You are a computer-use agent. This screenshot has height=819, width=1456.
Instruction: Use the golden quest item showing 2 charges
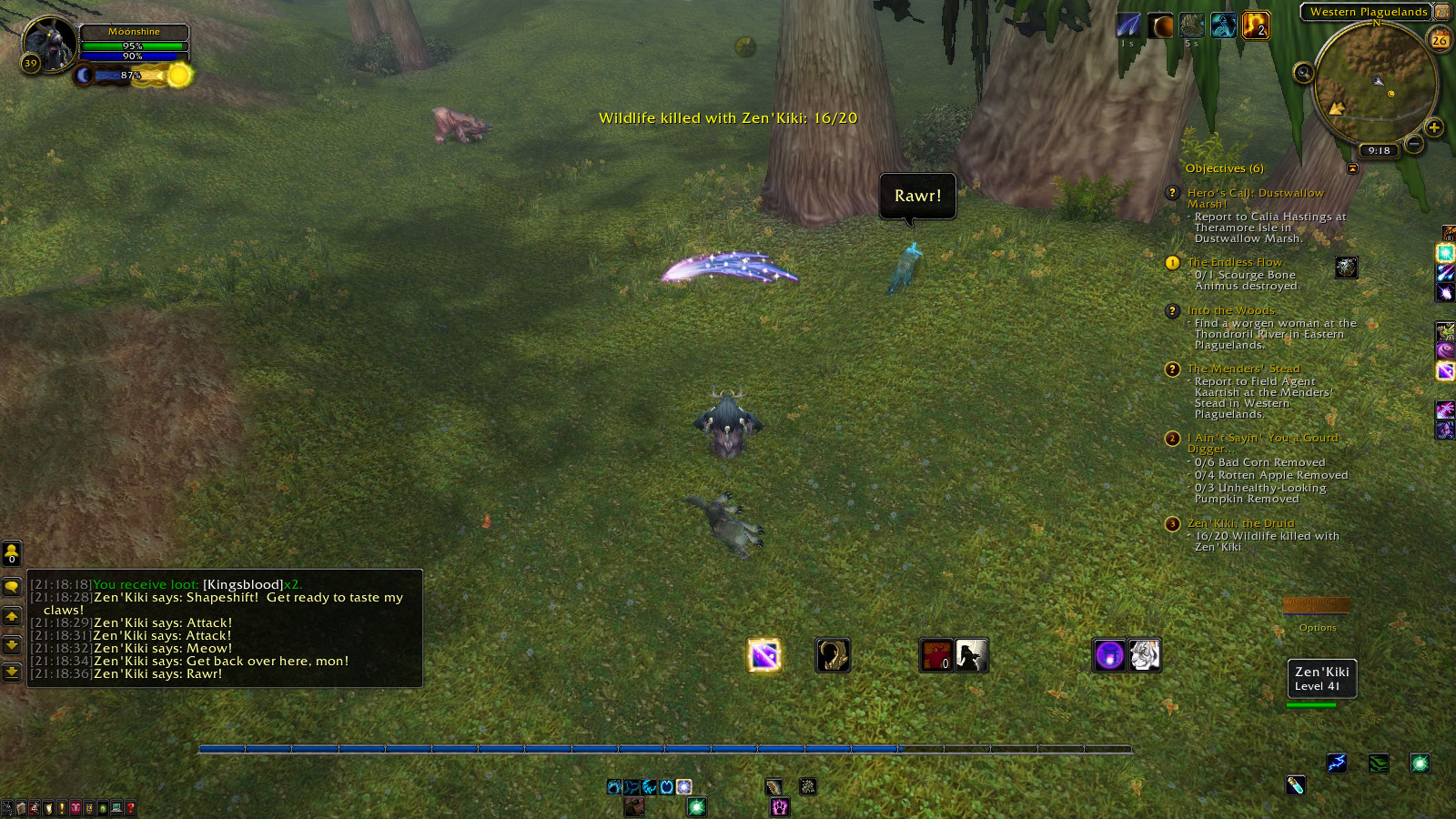[1255, 27]
